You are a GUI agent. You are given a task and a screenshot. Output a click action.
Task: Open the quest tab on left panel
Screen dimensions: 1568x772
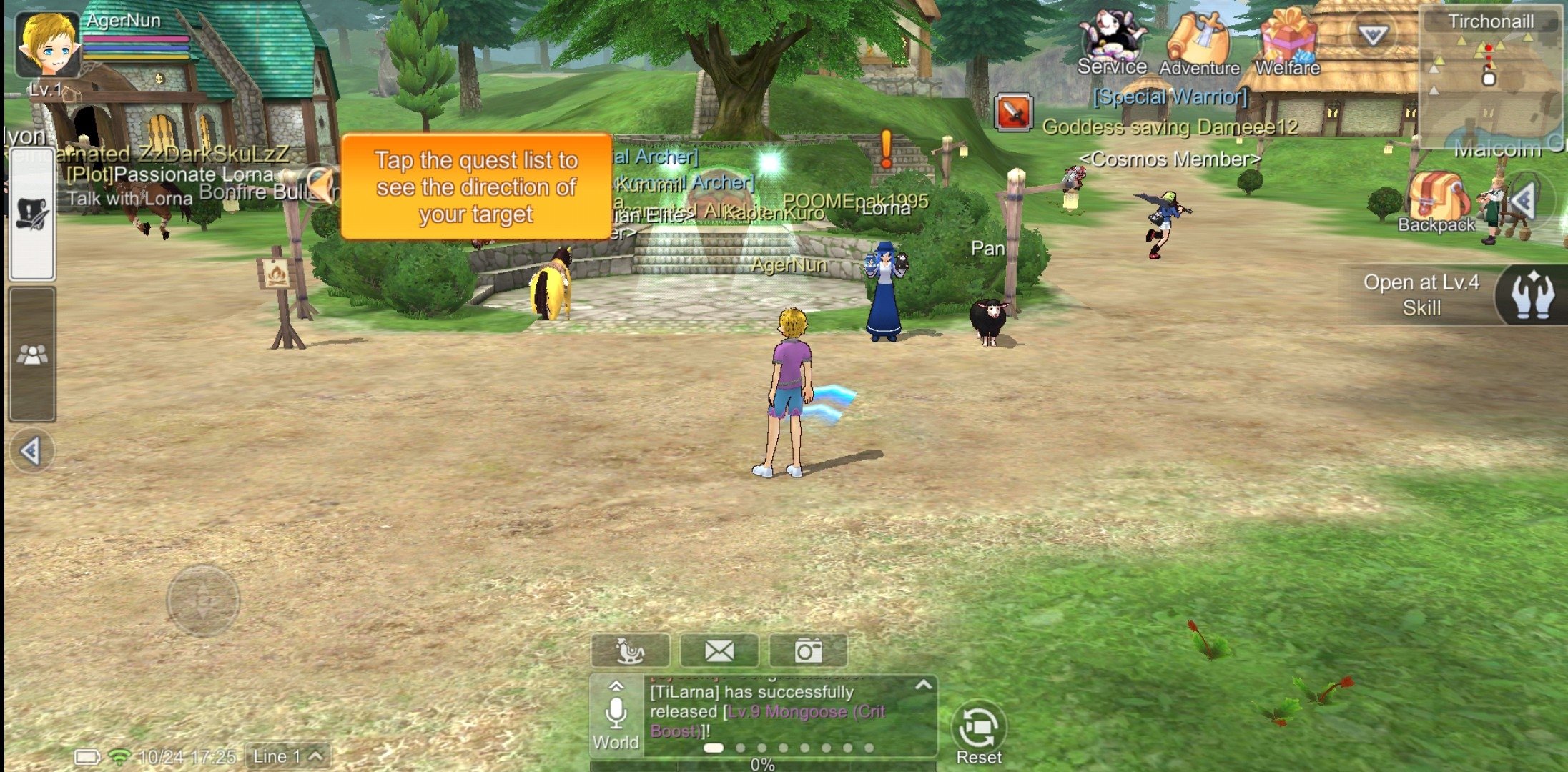click(32, 214)
